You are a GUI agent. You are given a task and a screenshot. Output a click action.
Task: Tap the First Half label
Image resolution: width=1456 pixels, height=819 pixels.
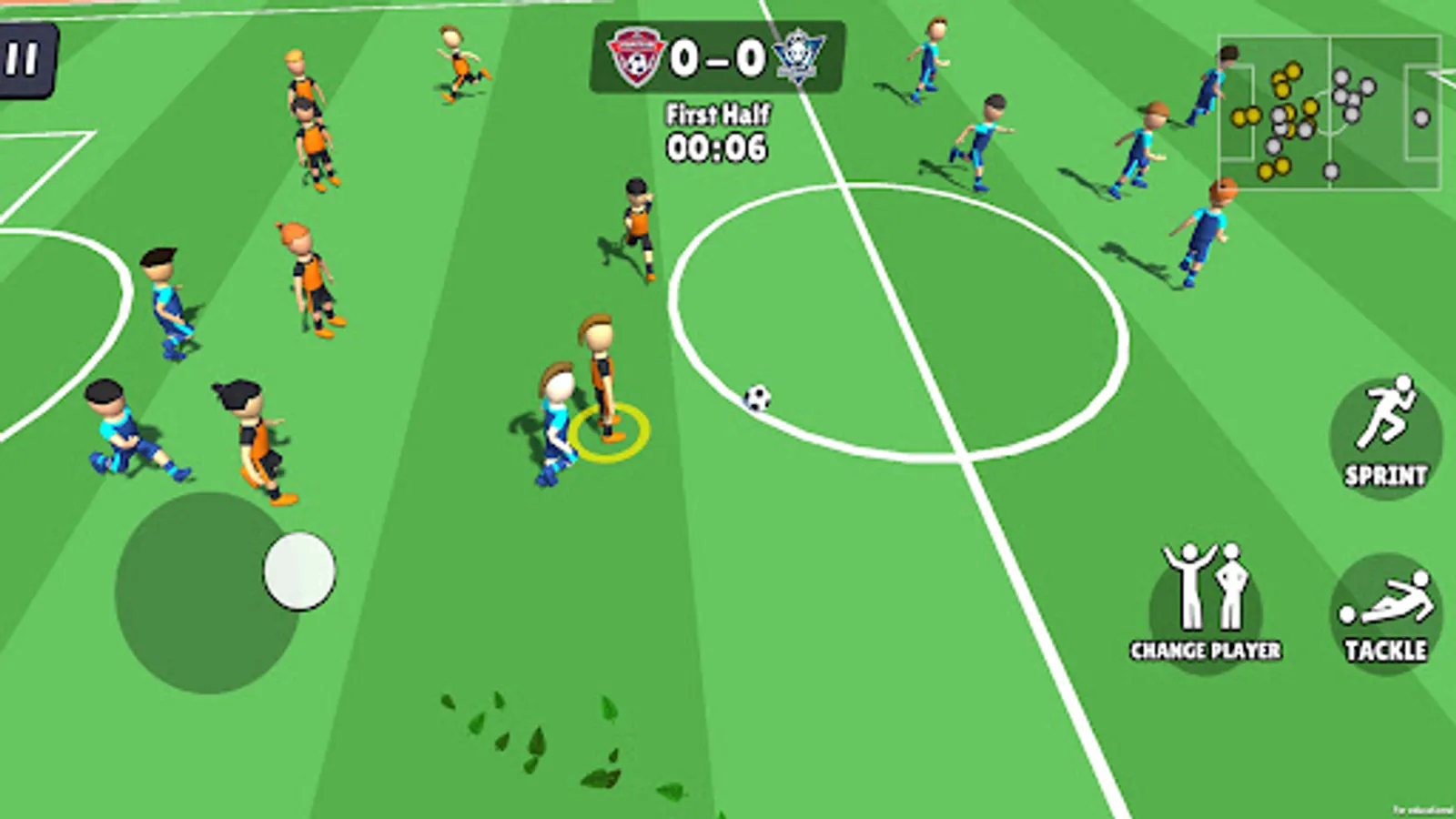coord(718,115)
